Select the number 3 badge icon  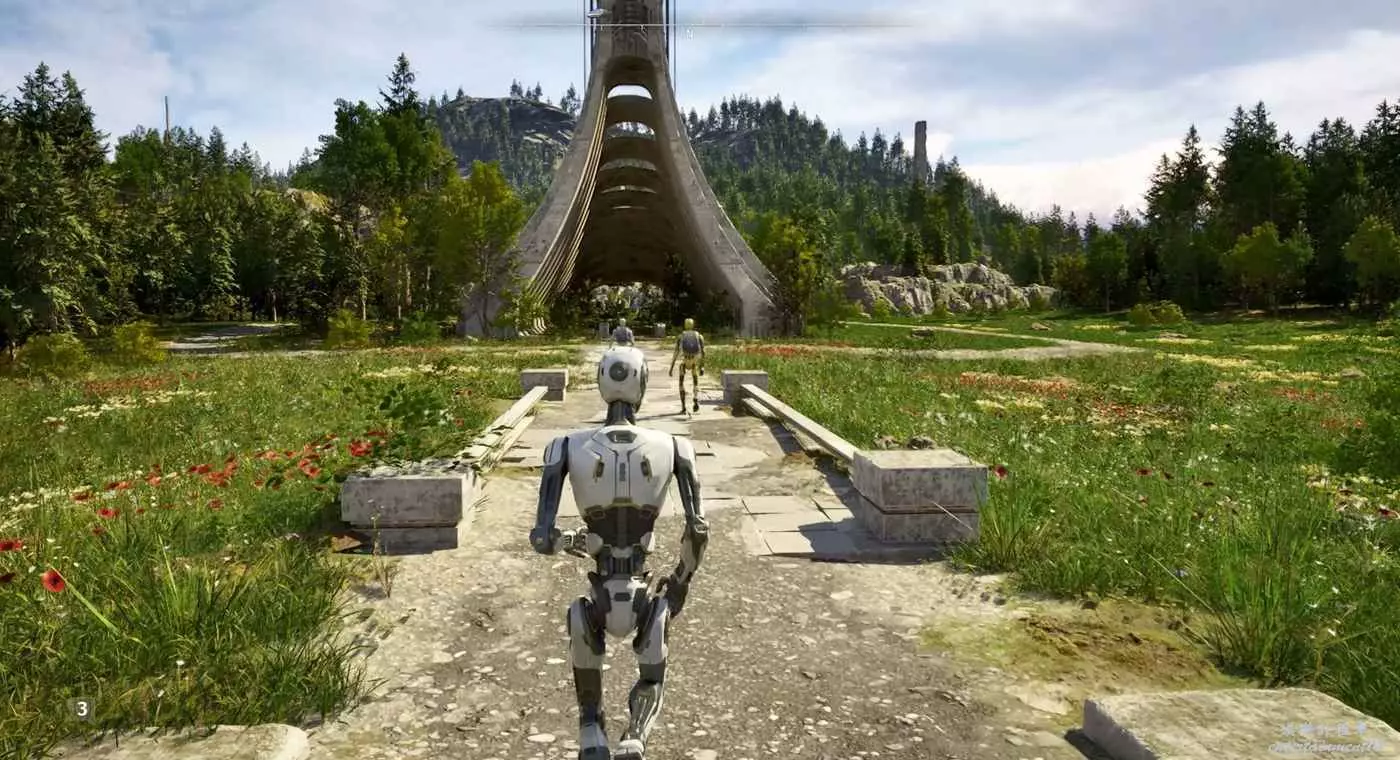pyautogui.click(x=82, y=709)
